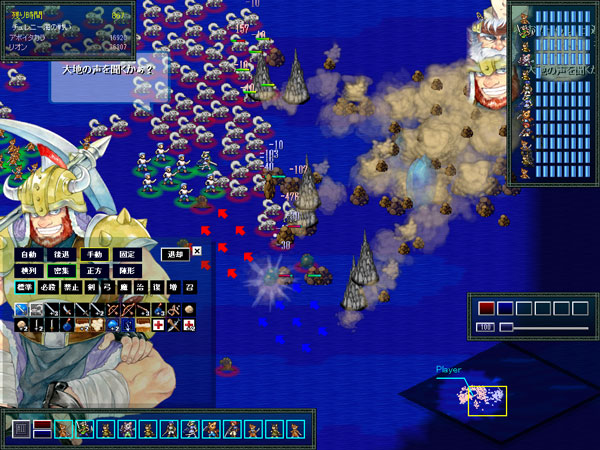Choose the 後退 (fall back) command

pos(60,254)
